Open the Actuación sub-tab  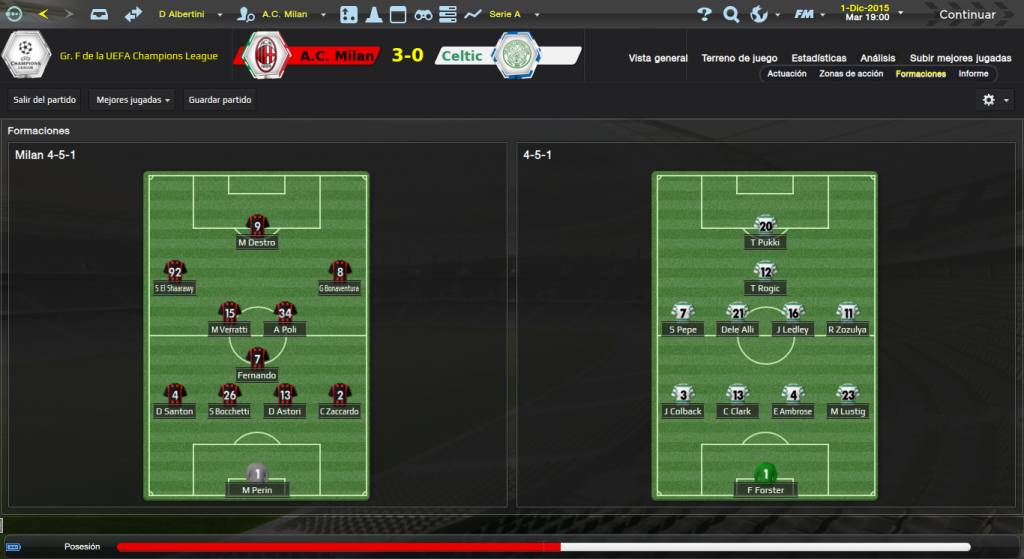[x=786, y=74]
